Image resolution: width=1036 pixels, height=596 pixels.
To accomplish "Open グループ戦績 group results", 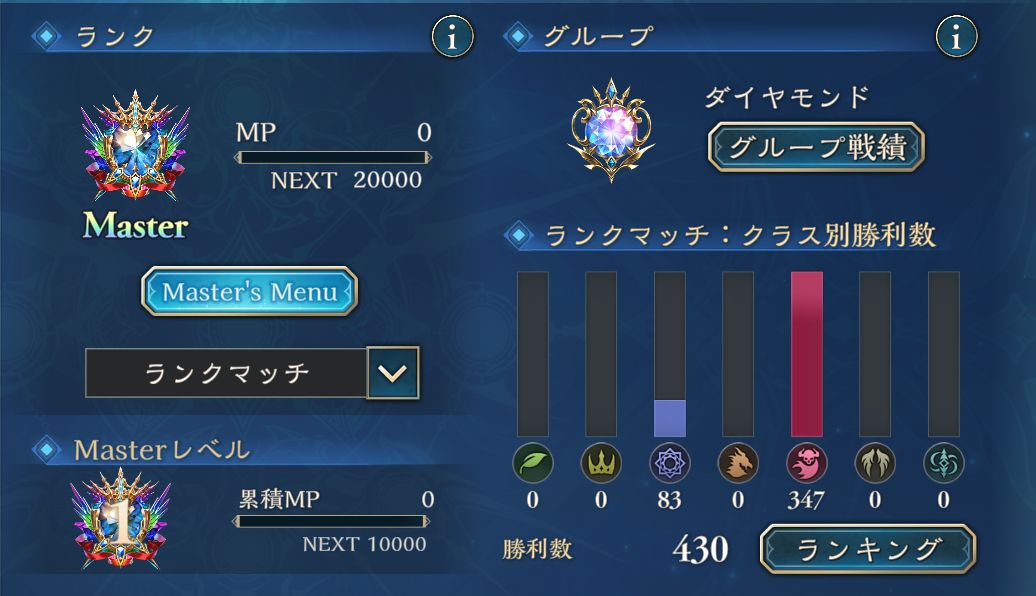I will point(815,148).
